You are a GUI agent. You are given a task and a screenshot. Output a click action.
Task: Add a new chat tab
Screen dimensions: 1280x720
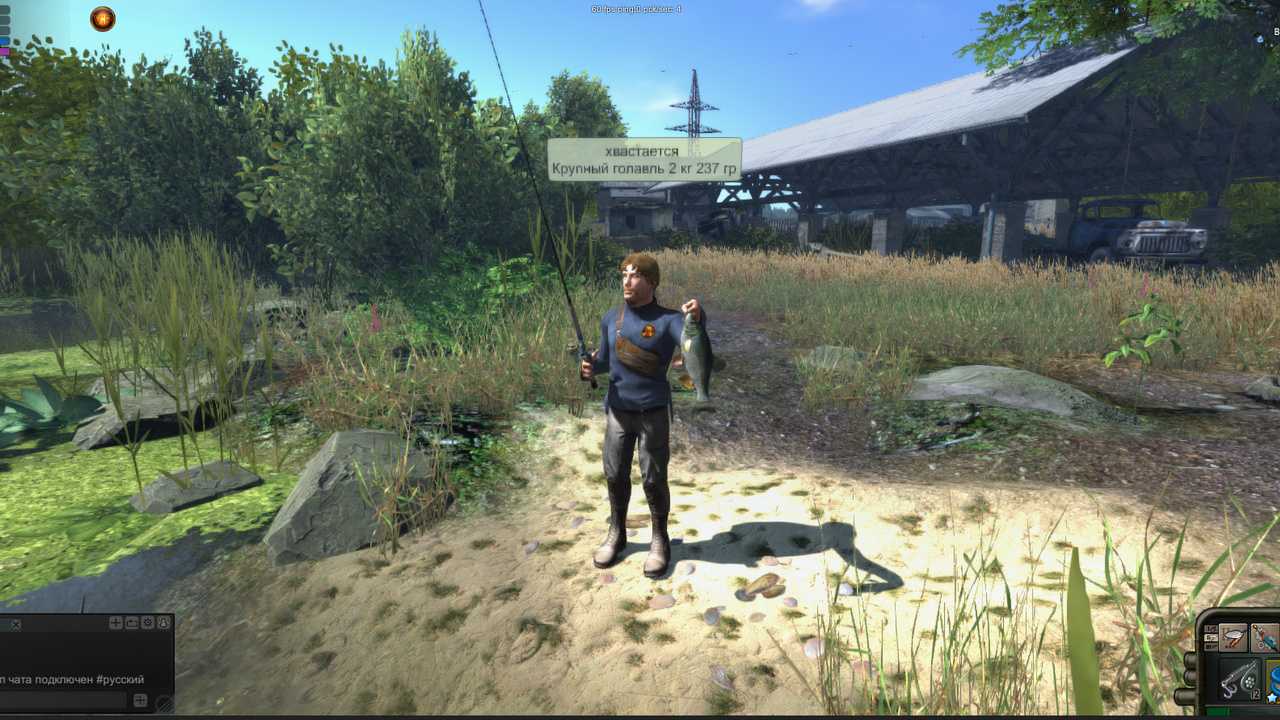point(116,623)
